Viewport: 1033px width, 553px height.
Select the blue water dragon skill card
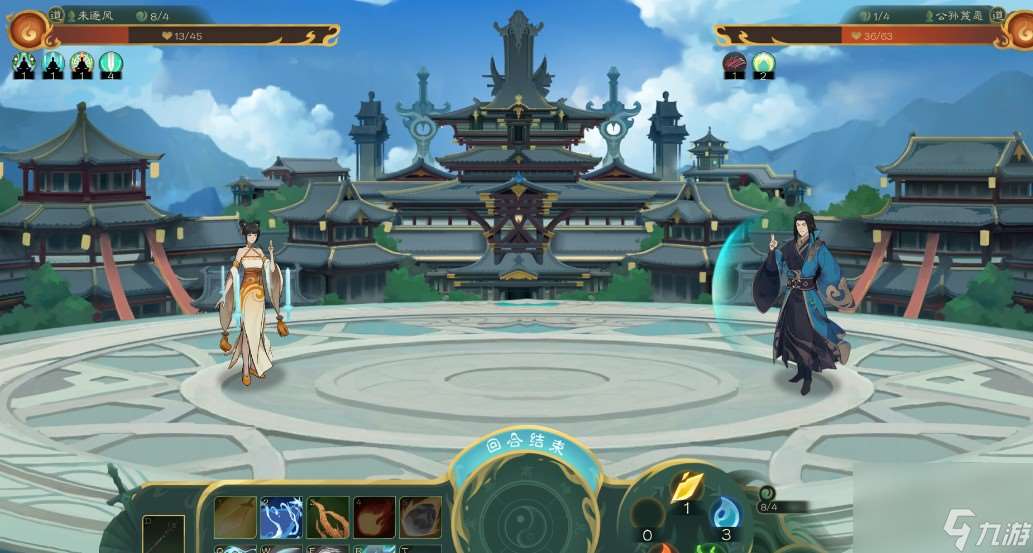coord(281,517)
